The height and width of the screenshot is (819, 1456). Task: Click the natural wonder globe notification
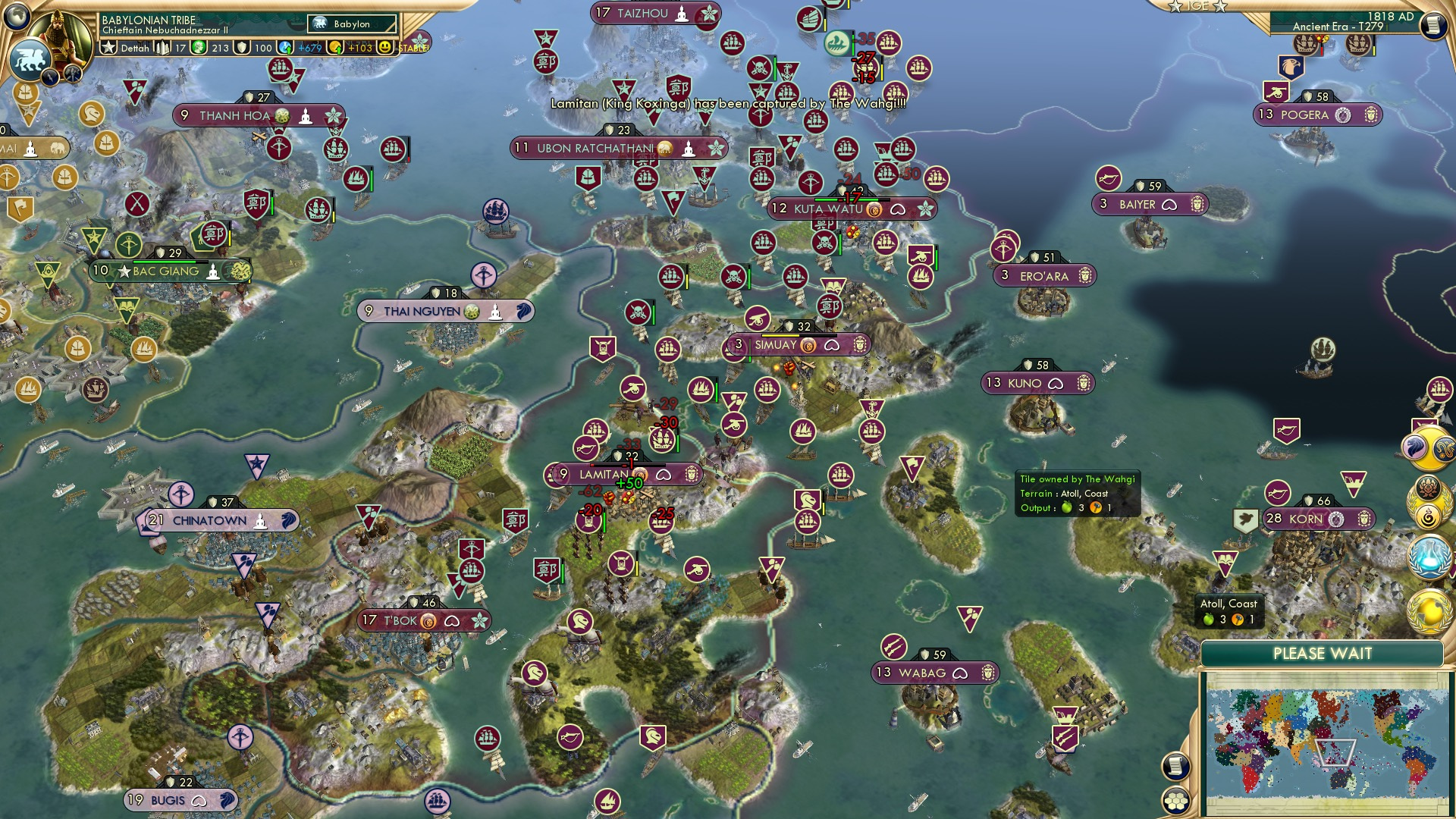tap(1428, 611)
